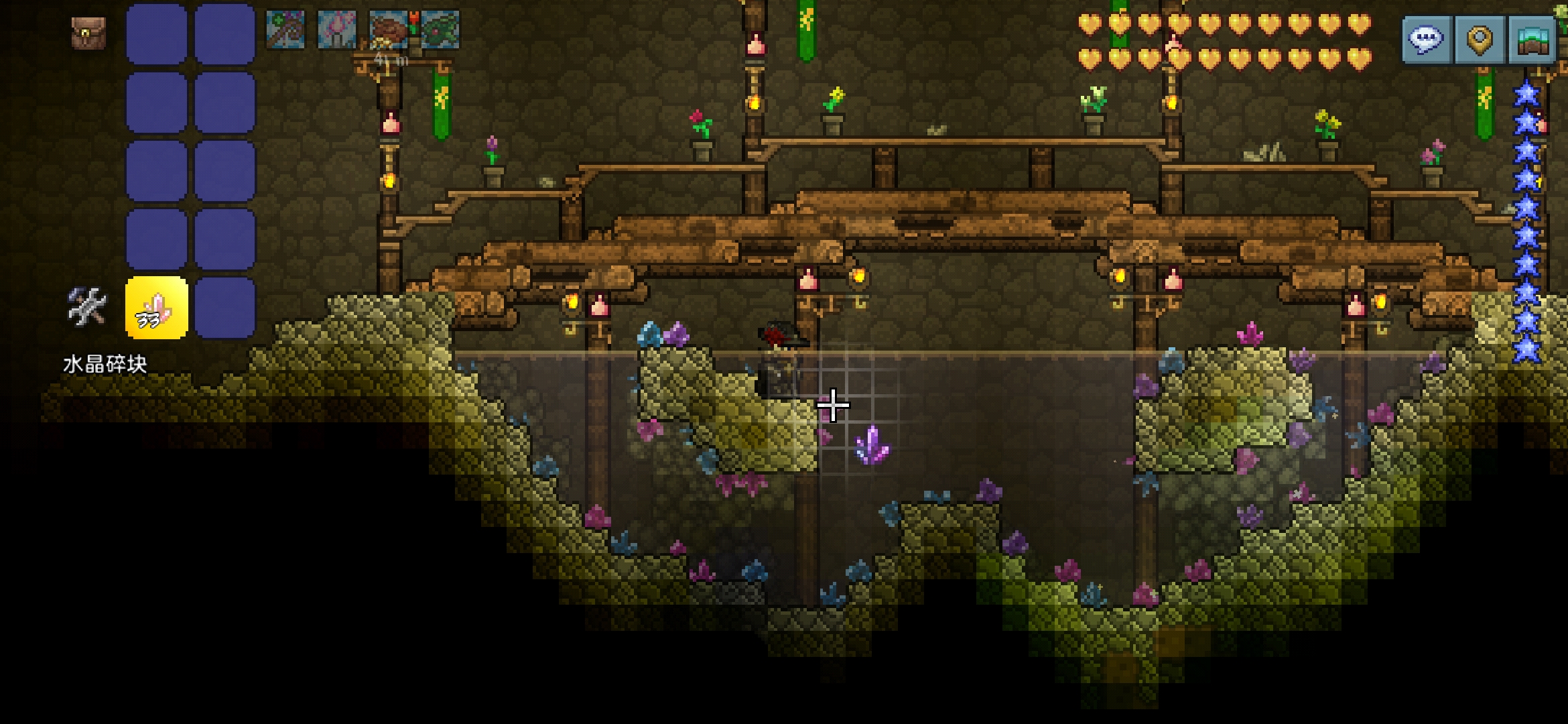The width and height of the screenshot is (1568, 724).
Task: Open the chat speech bubble button
Action: click(1427, 40)
